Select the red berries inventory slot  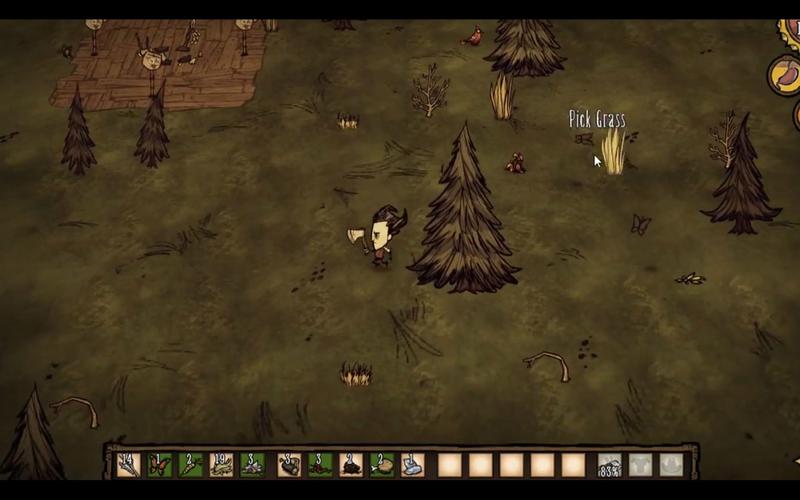coord(320,464)
